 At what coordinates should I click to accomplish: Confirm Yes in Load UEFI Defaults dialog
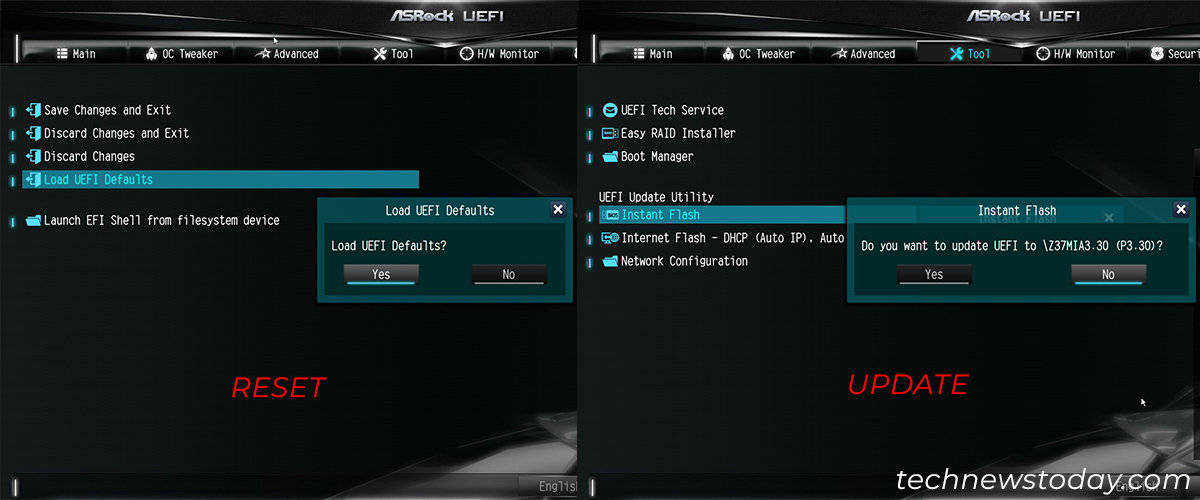pyautogui.click(x=380, y=274)
